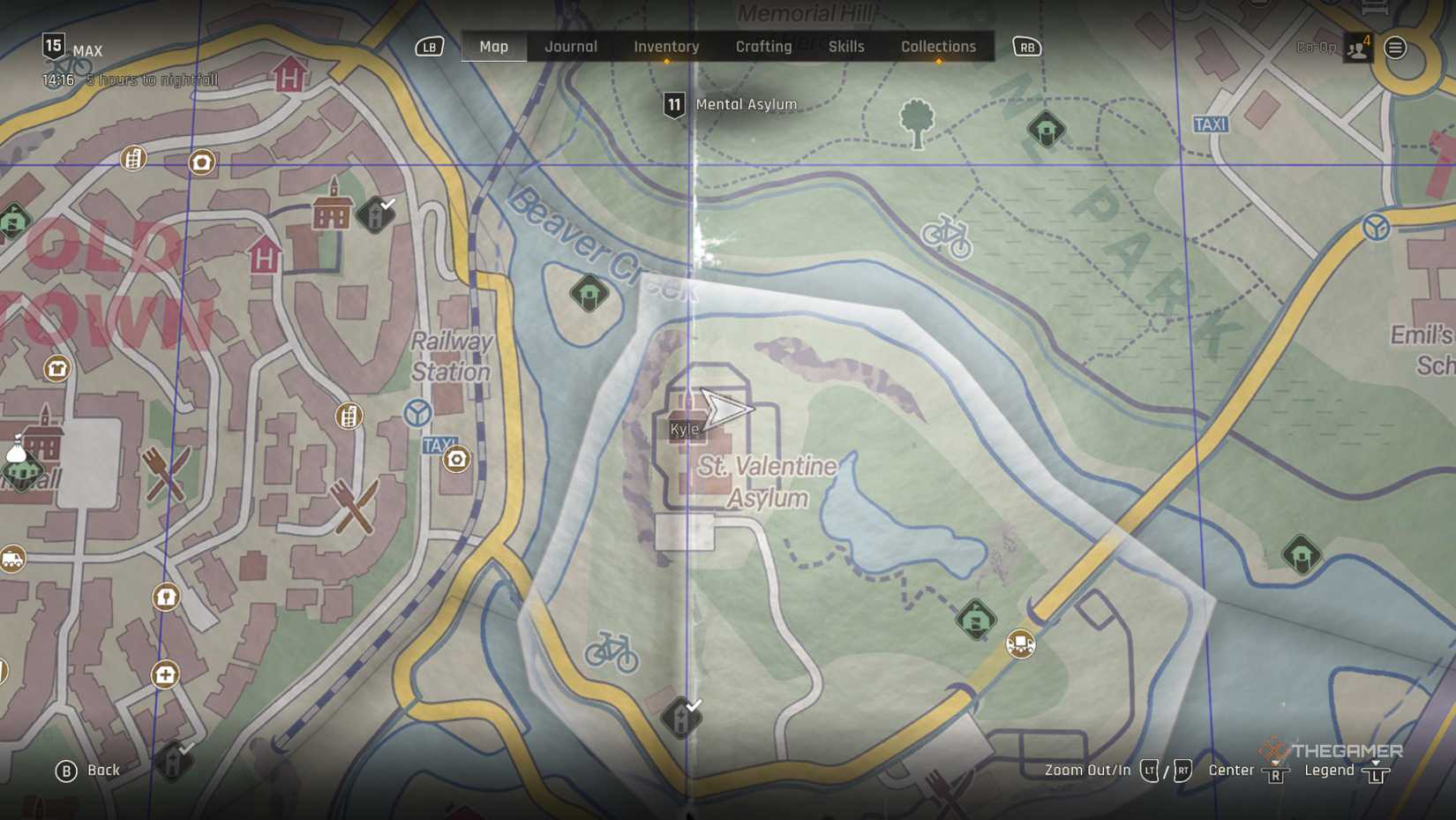Select the tree marker in the park
Screen dimensions: 1456x820
tap(916, 122)
